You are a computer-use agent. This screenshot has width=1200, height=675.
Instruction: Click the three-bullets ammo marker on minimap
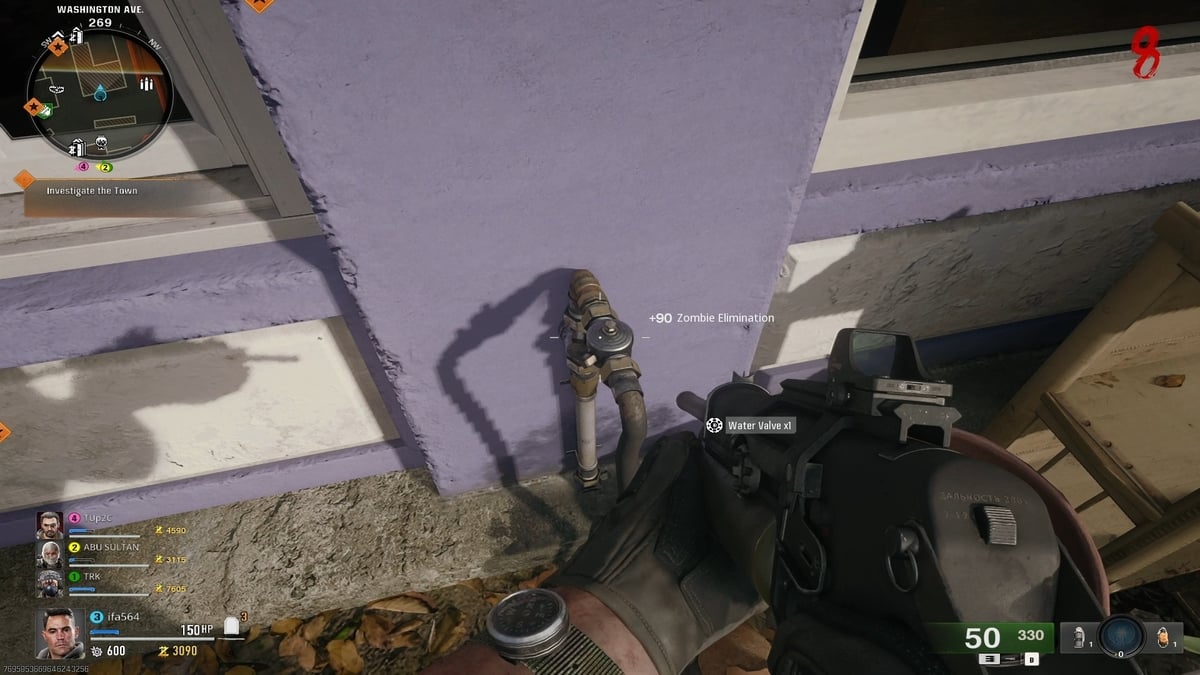pos(147,83)
